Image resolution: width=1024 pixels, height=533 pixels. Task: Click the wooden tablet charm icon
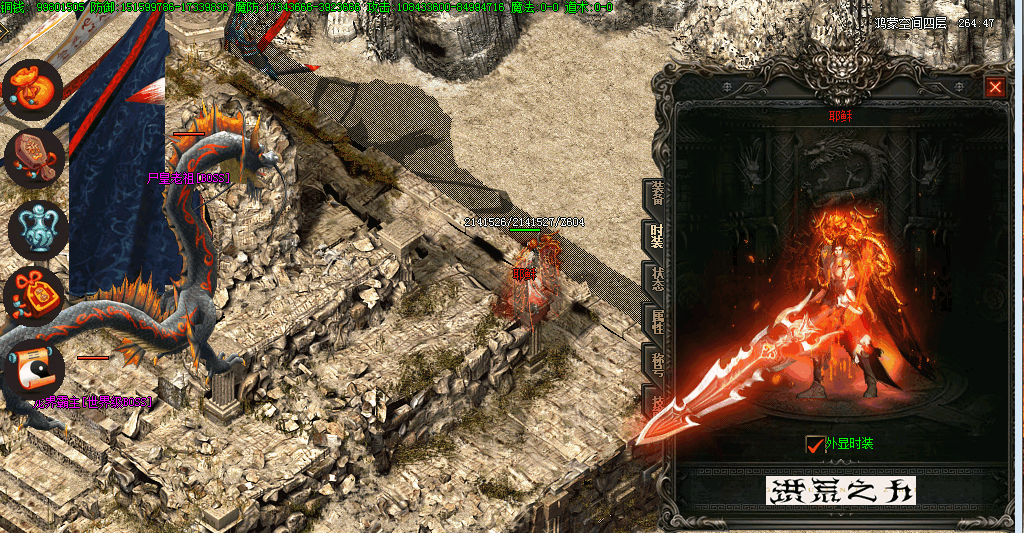click(x=34, y=158)
